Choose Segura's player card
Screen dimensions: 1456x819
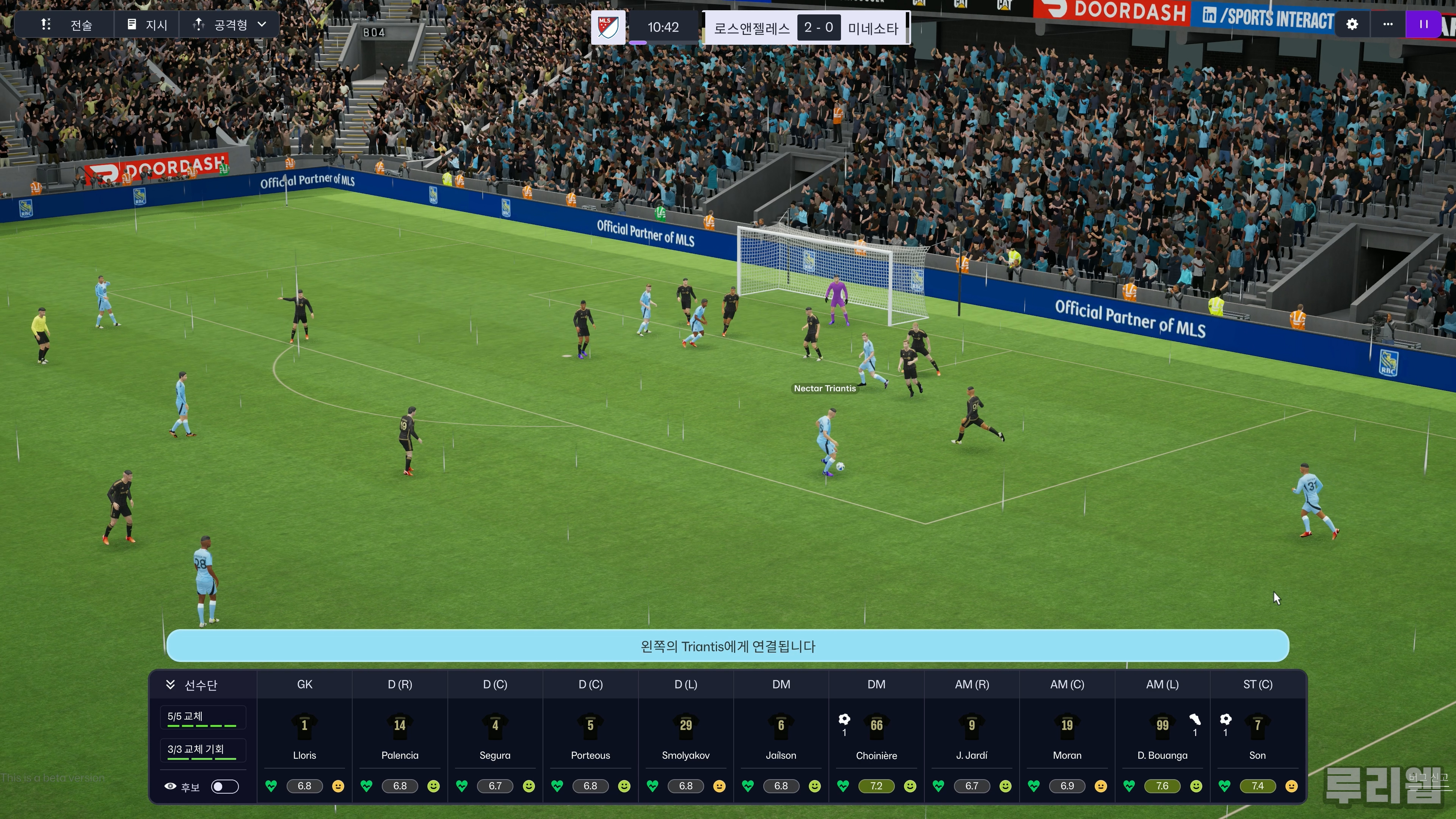(x=495, y=735)
